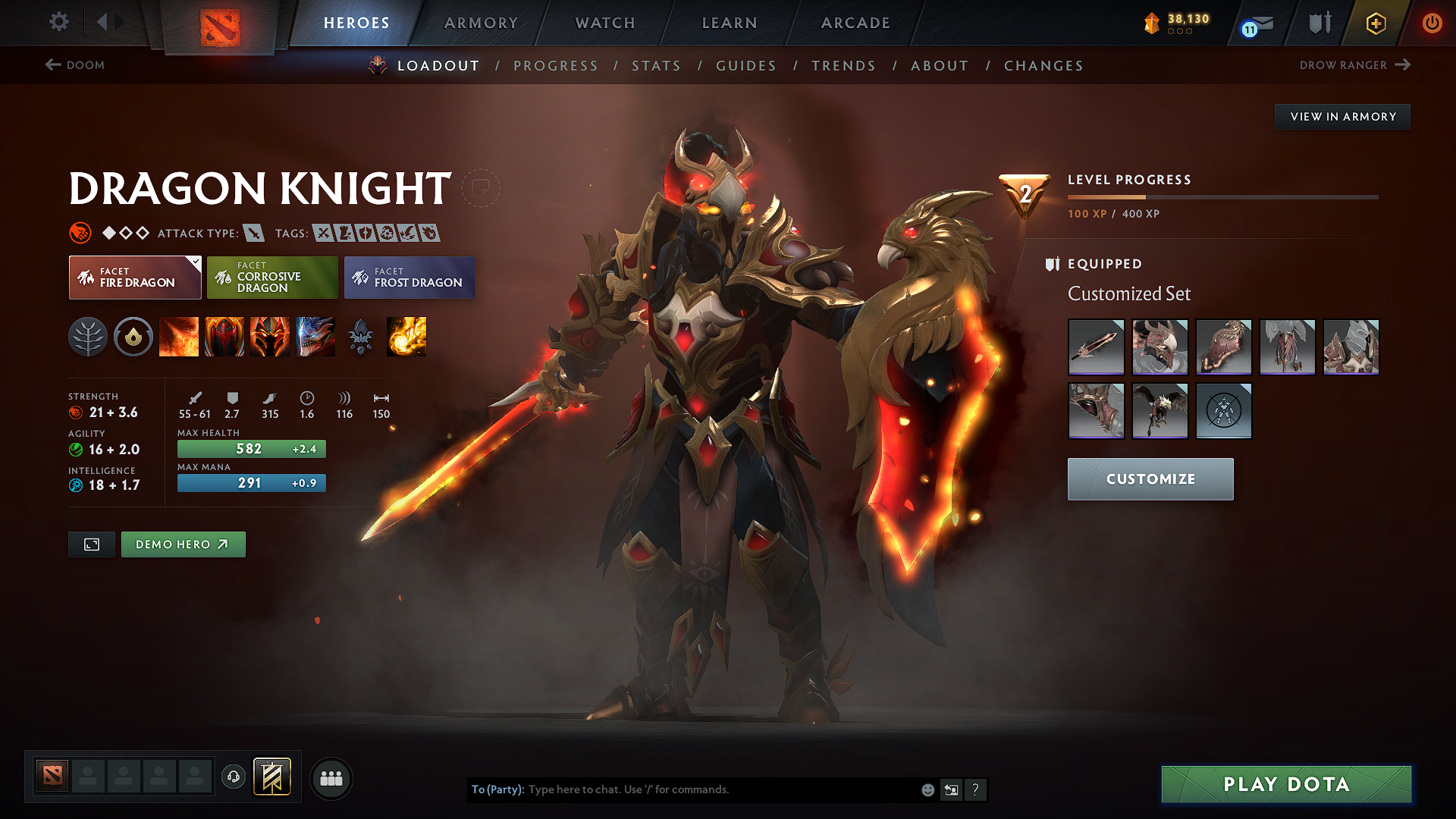Open the settings gear menu
1456x819 pixels.
59,22
